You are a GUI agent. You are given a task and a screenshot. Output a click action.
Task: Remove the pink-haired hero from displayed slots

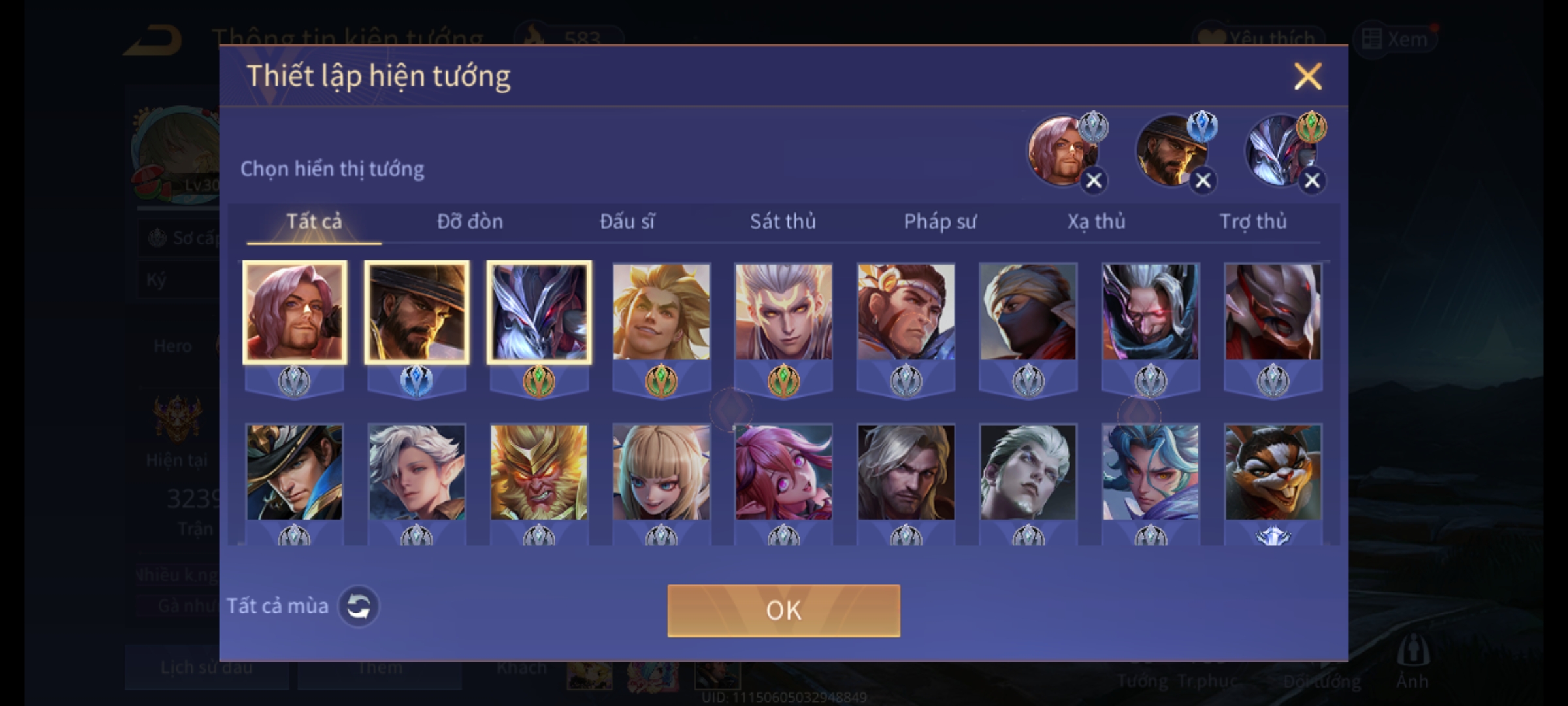tap(1094, 180)
